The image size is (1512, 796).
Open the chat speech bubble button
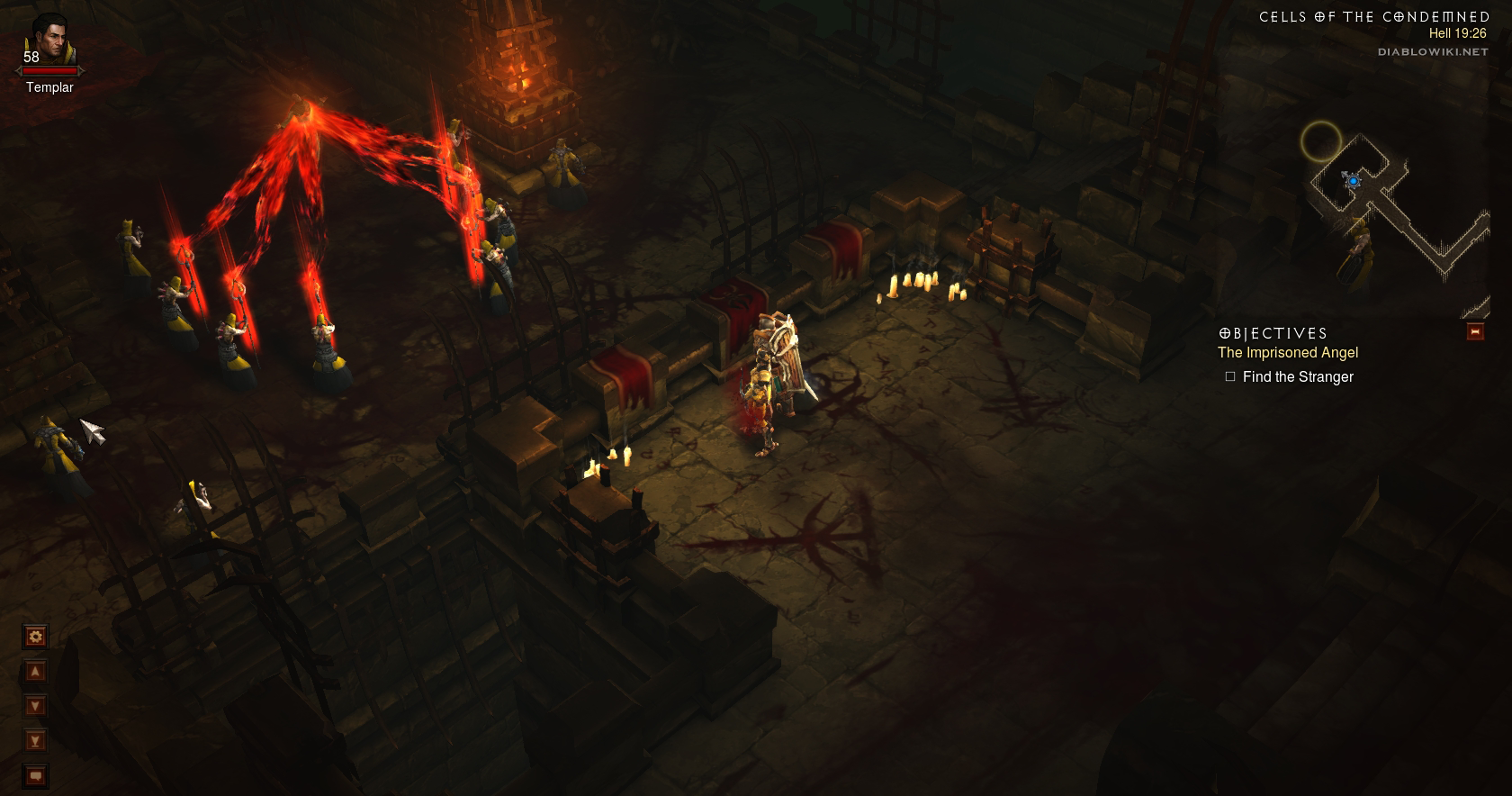[35, 775]
